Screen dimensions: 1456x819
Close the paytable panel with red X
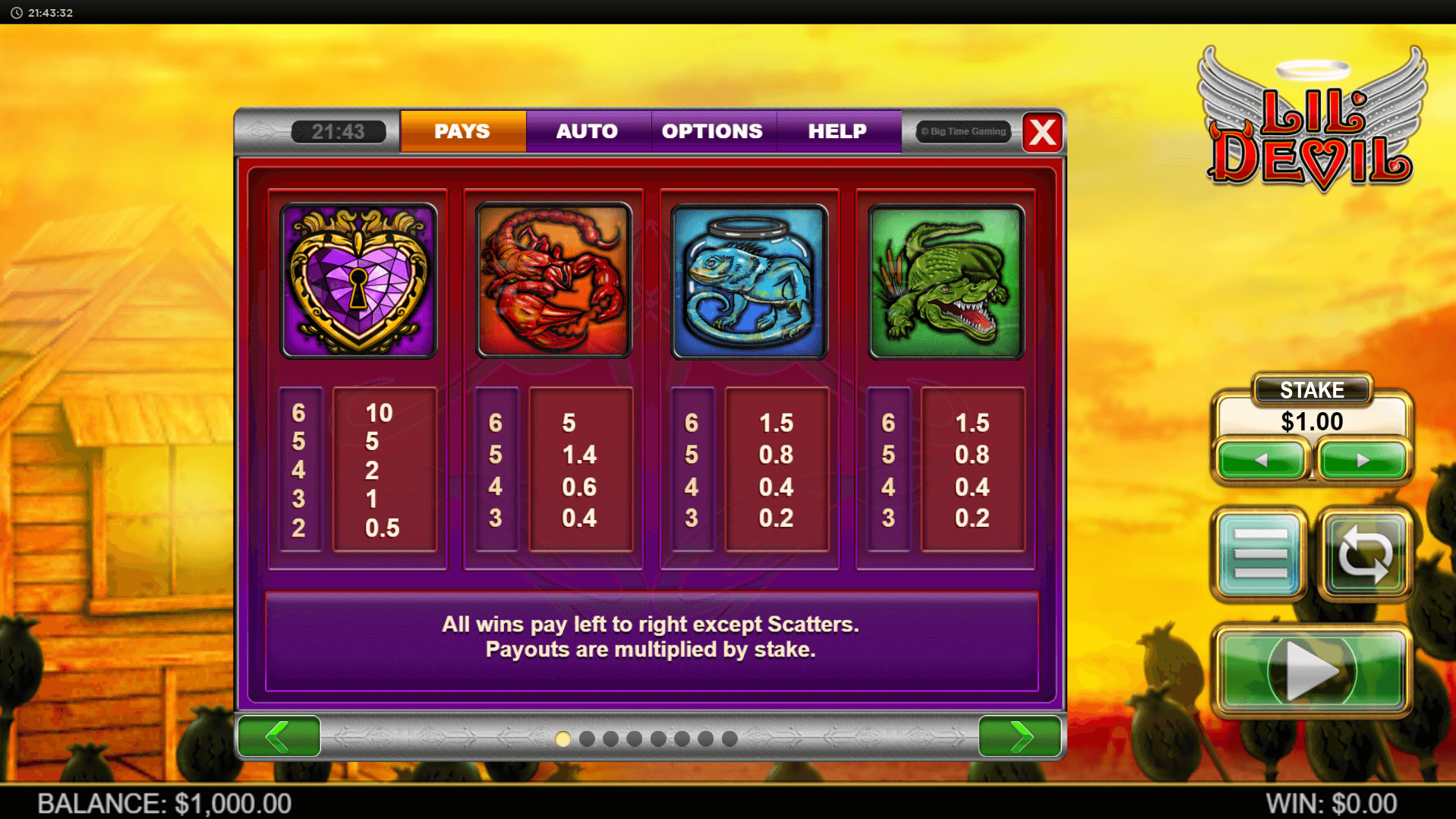(1042, 133)
